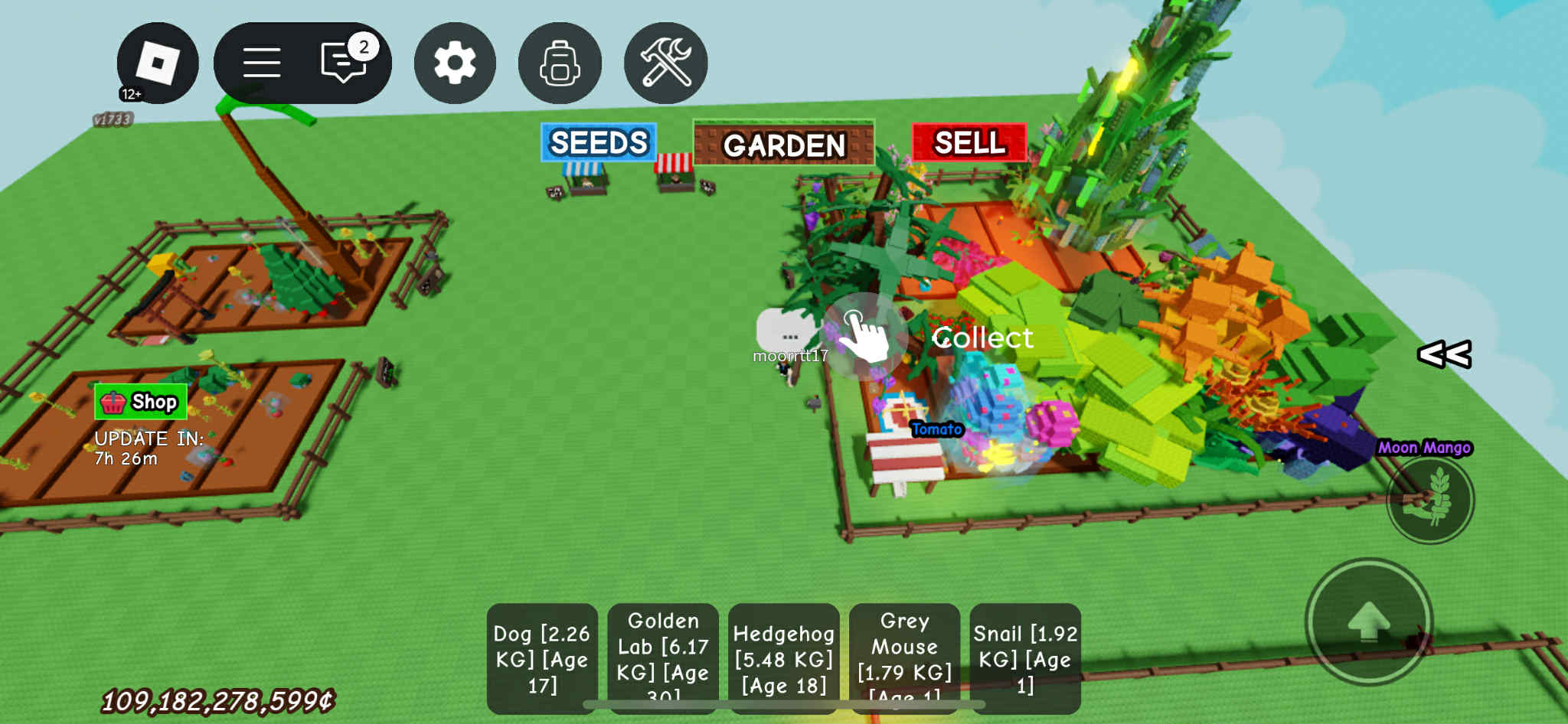Viewport: 1568px width, 724px height.
Task: Tap the red SELL button
Action: 969,142
